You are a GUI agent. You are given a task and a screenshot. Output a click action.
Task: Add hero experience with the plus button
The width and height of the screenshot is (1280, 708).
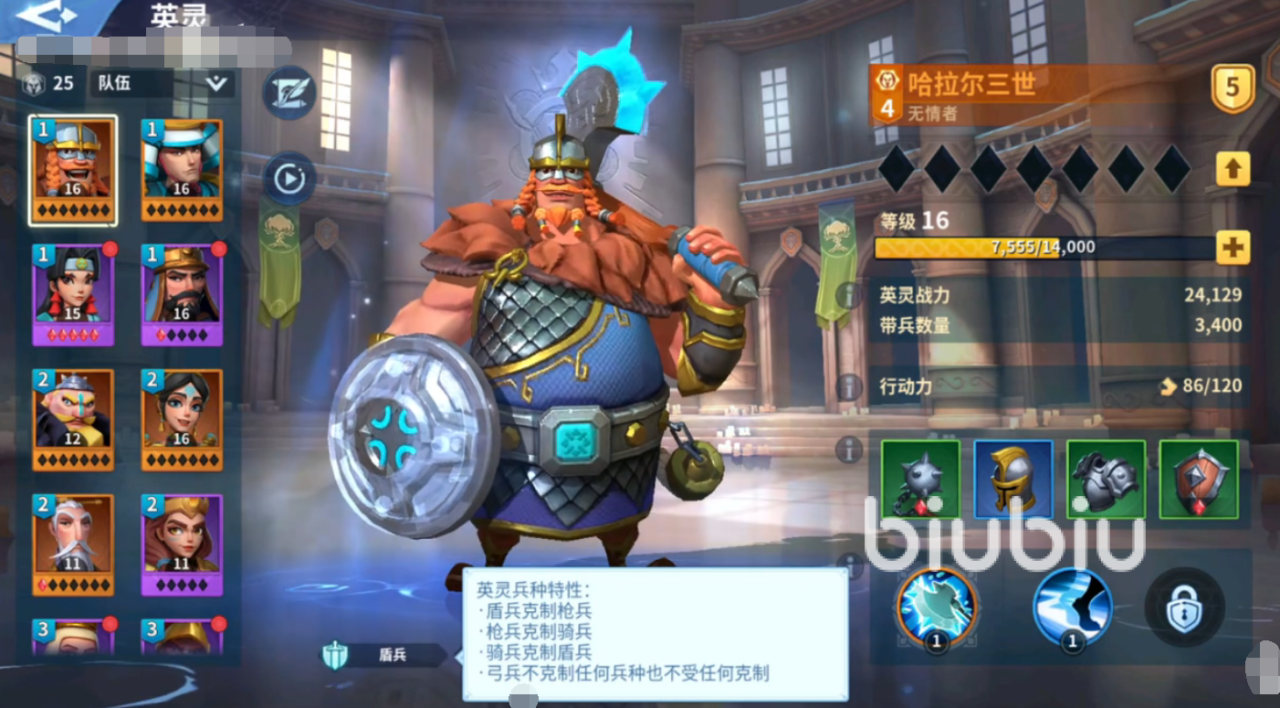click(x=1233, y=247)
